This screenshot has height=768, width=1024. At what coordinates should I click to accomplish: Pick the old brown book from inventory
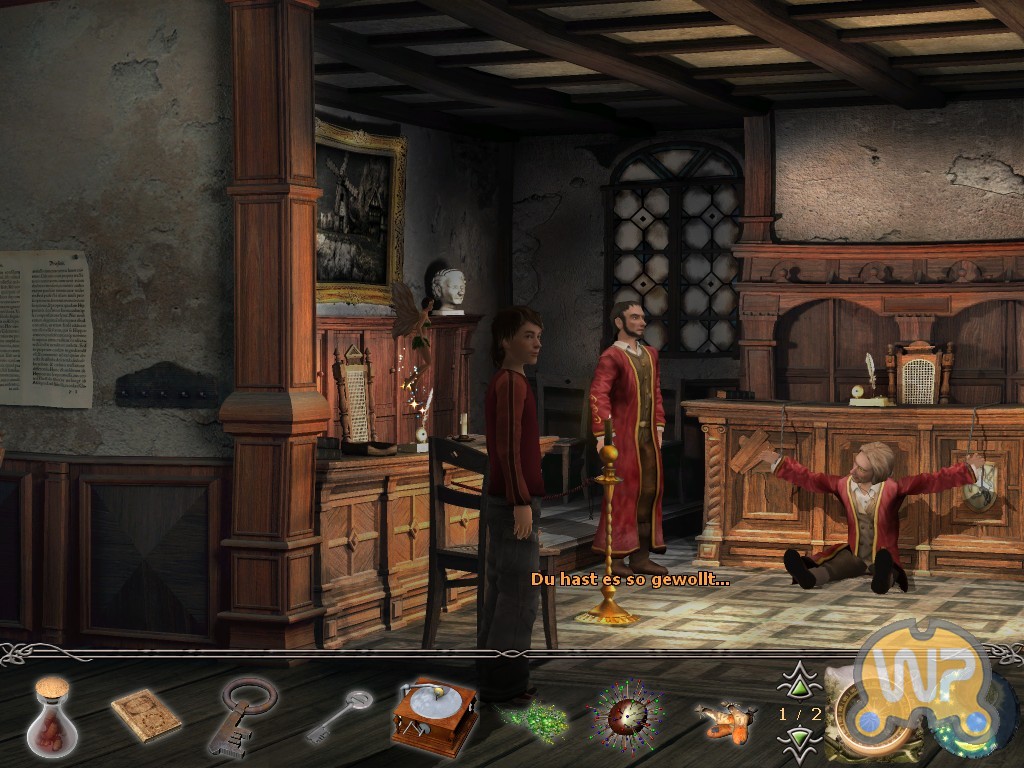(x=145, y=716)
